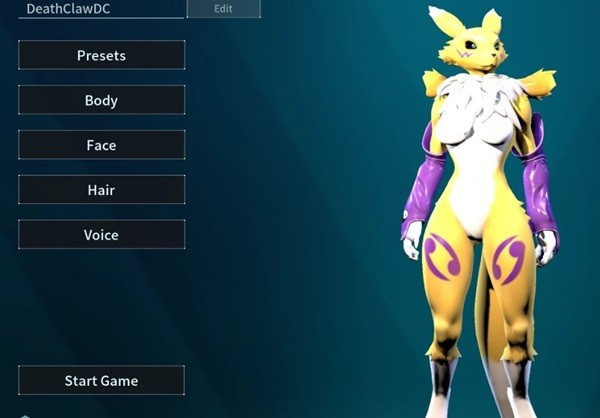The image size is (600, 418).
Task: Choose the Body customization option
Action: [101, 100]
